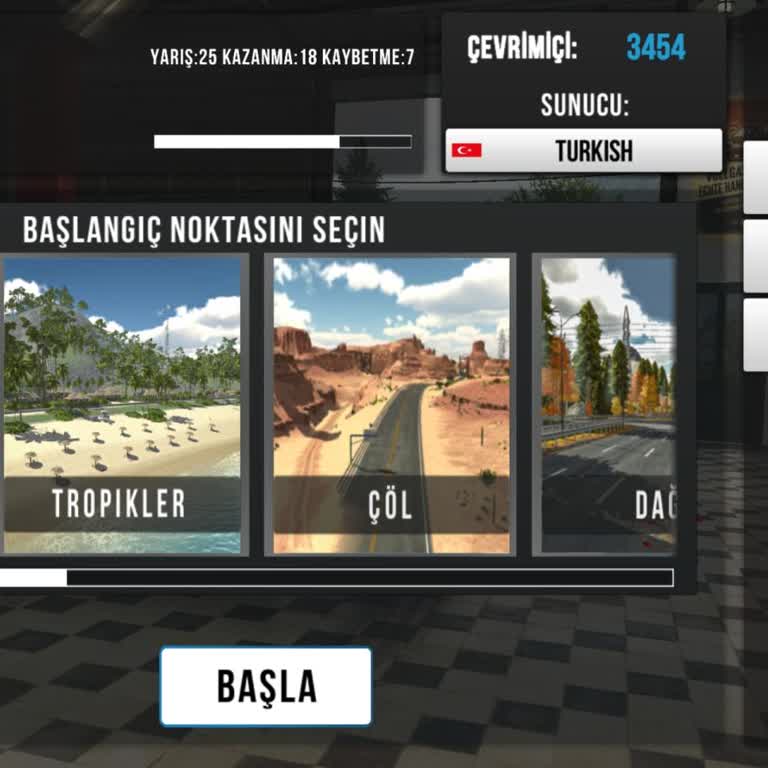Image resolution: width=768 pixels, height=768 pixels.
Task: Start the race with the BAŞLA button
Action: [266, 686]
